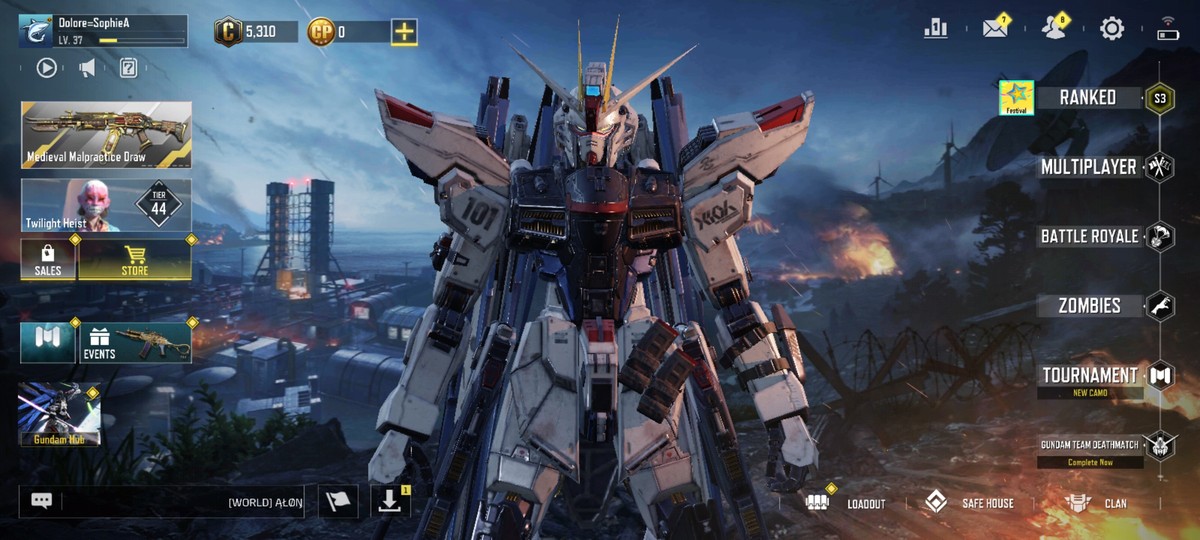The image size is (1200, 540).
Task: View the leaderboard bar chart icon
Action: tap(936, 29)
